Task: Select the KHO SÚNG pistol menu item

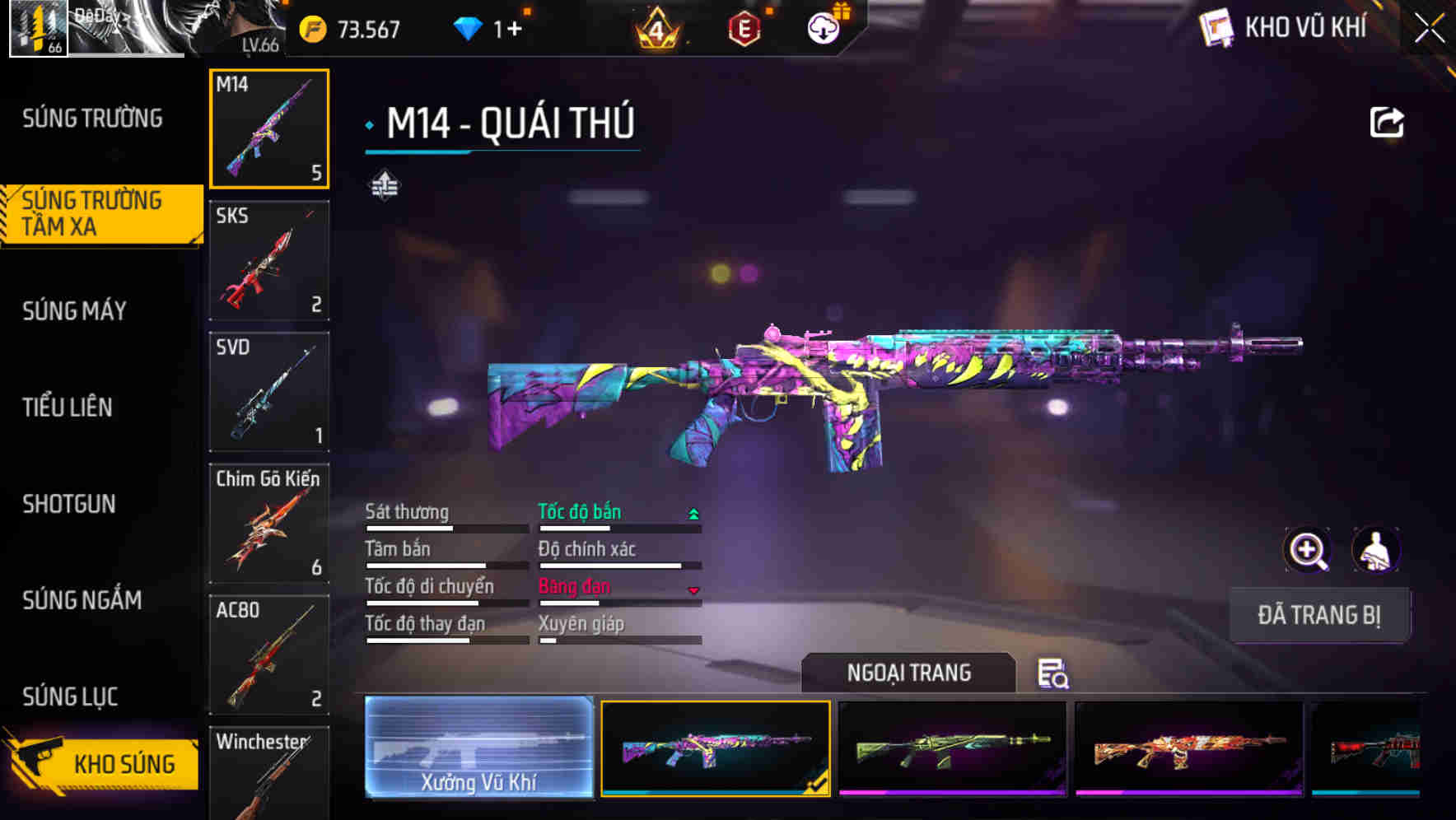Action: (125, 764)
